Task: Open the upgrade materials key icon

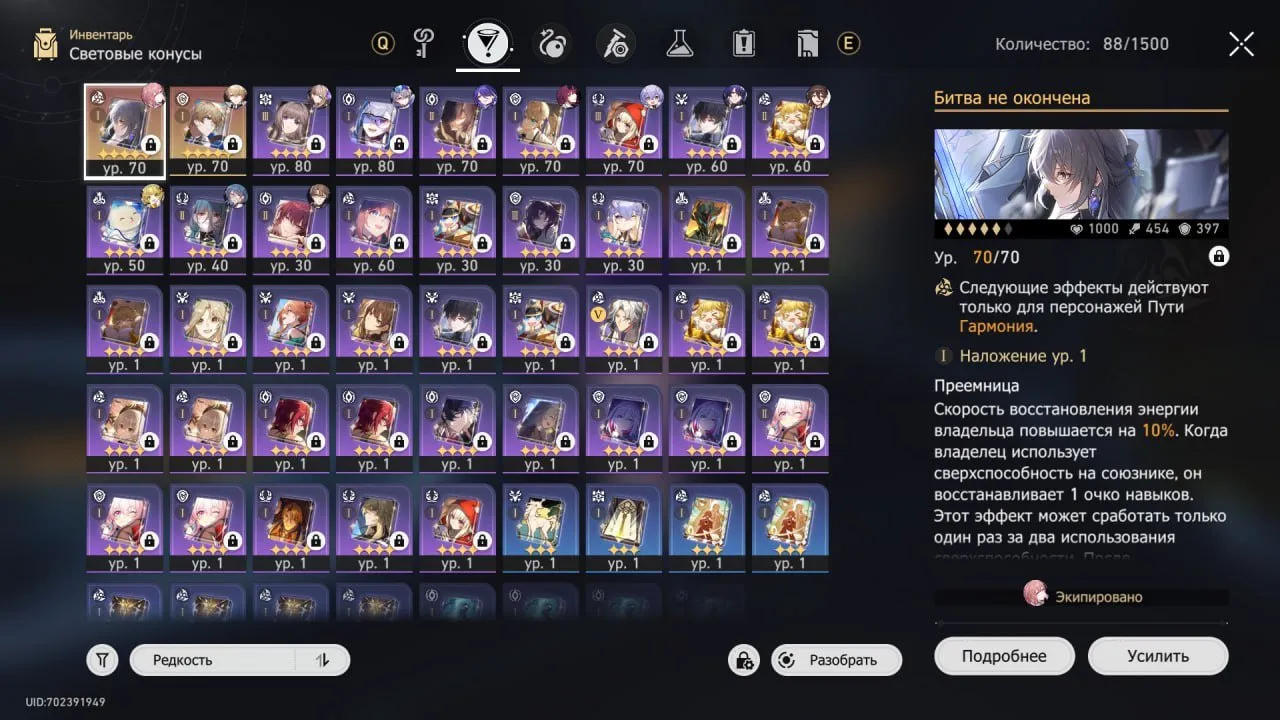Action: (423, 43)
